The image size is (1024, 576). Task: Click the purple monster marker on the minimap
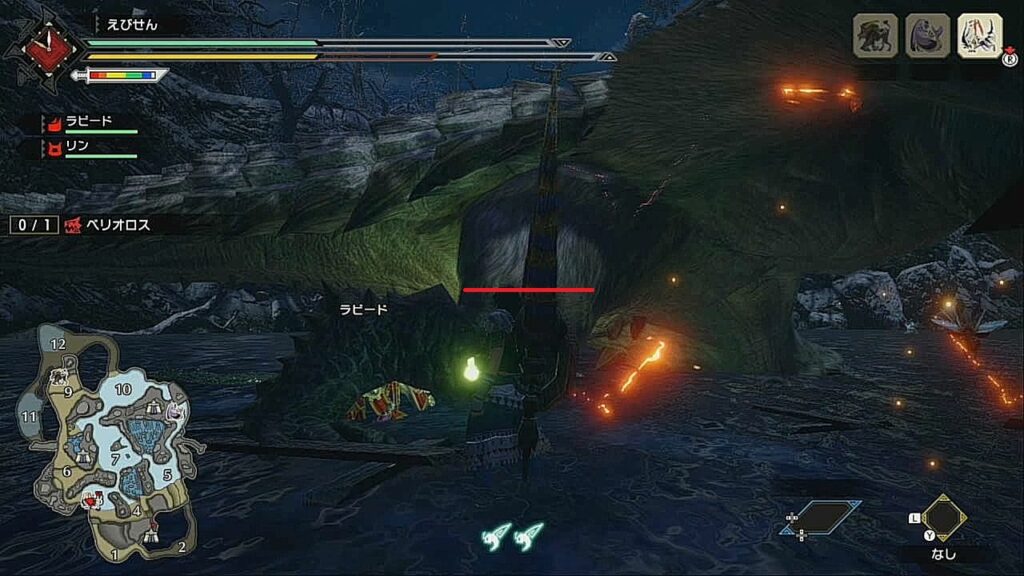click(x=177, y=410)
